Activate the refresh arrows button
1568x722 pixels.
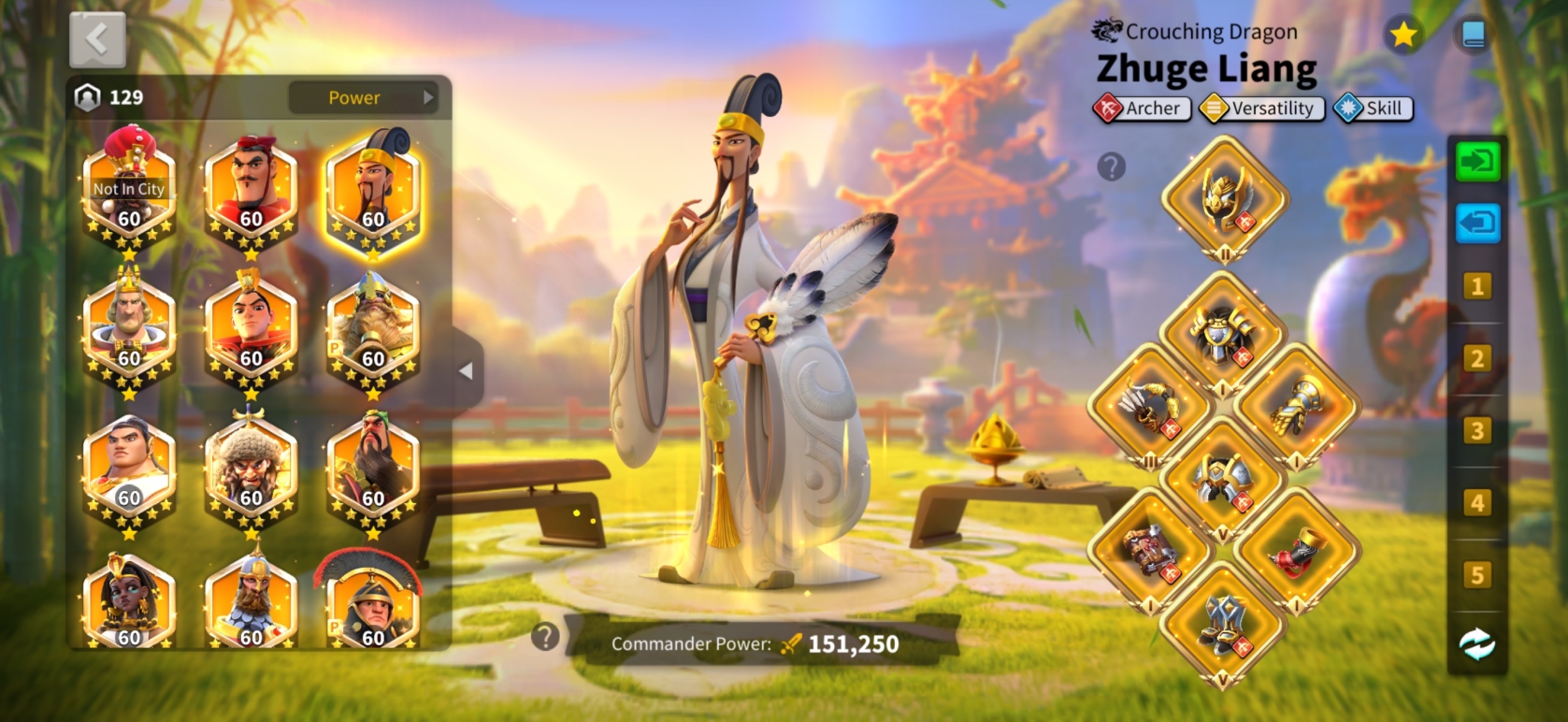pyautogui.click(x=1477, y=644)
